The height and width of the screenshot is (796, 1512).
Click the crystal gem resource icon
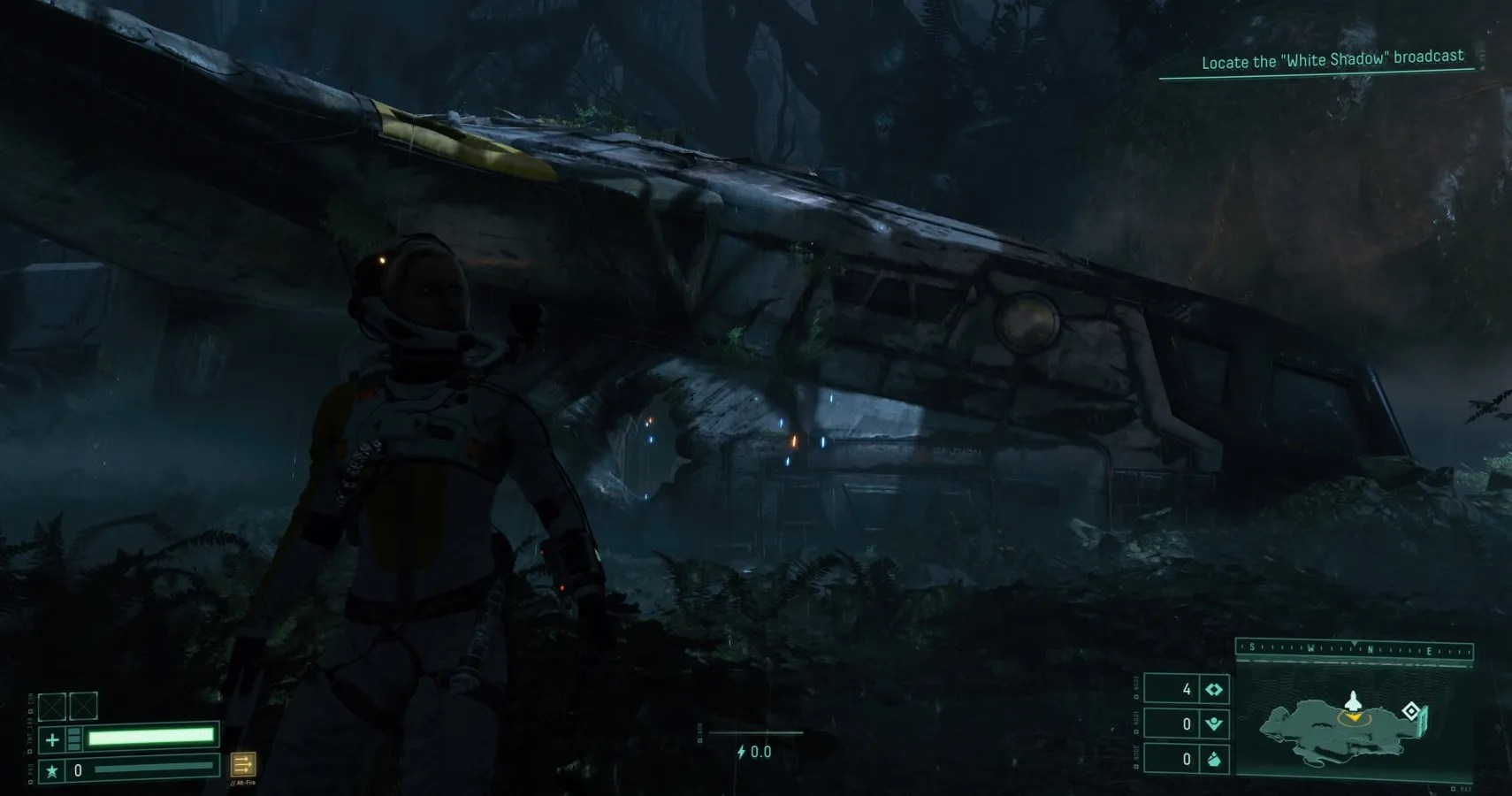1214,759
